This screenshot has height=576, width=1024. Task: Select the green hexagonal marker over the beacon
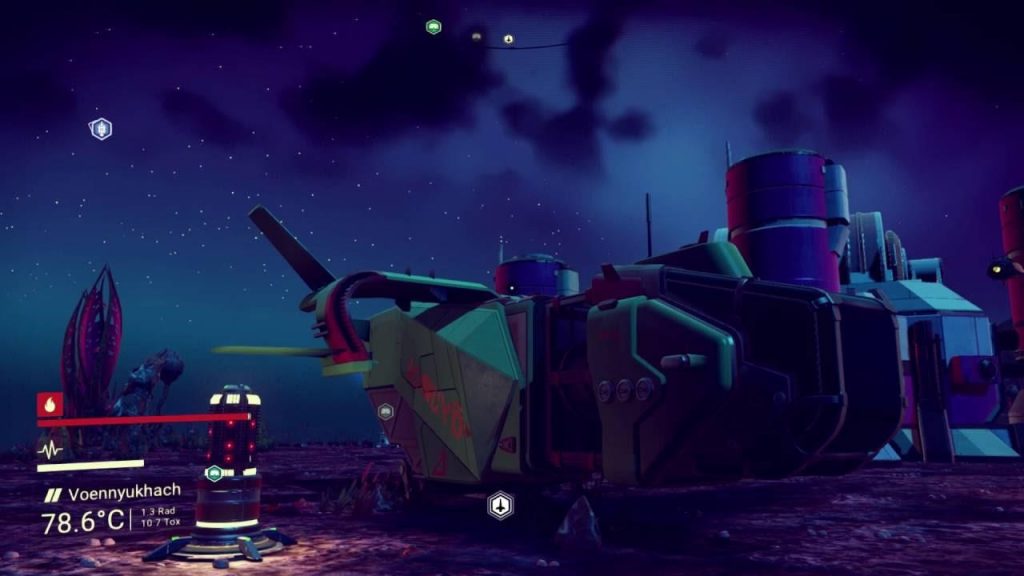pyautogui.click(x=214, y=473)
